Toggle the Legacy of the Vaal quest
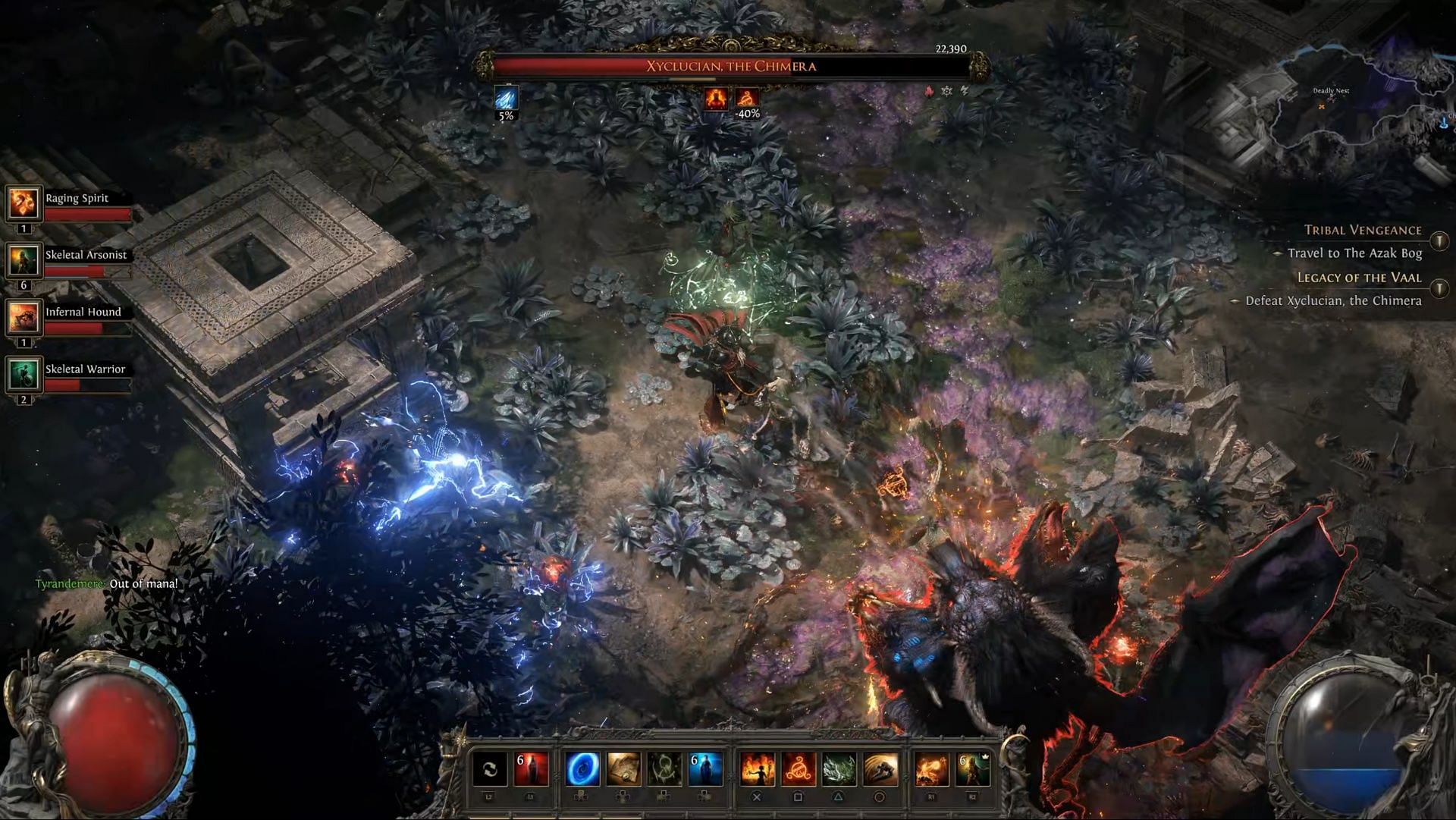Viewport: 1456px width, 820px height. 1439,288
